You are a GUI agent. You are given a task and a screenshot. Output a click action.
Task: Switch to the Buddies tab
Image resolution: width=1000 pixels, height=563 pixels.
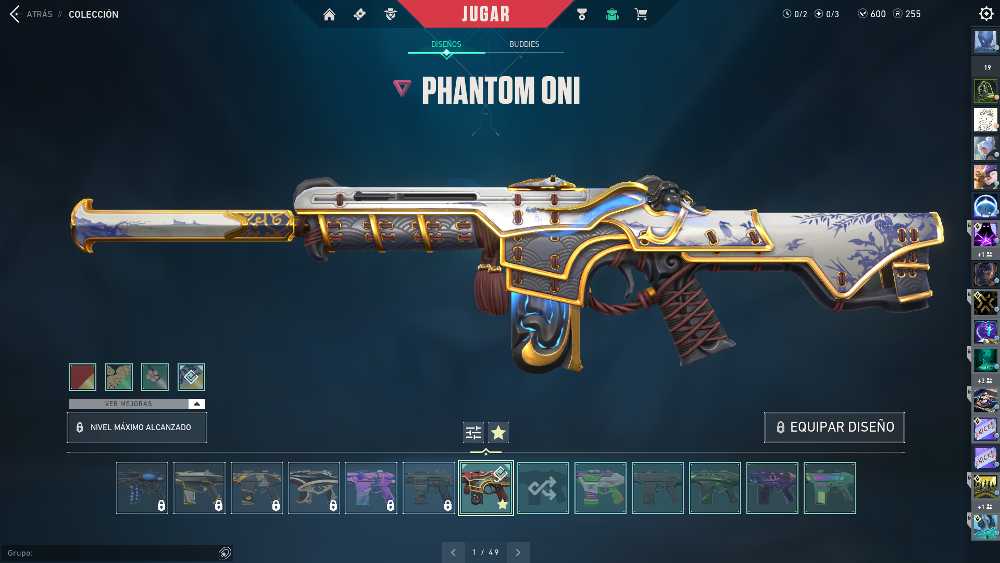pos(524,44)
